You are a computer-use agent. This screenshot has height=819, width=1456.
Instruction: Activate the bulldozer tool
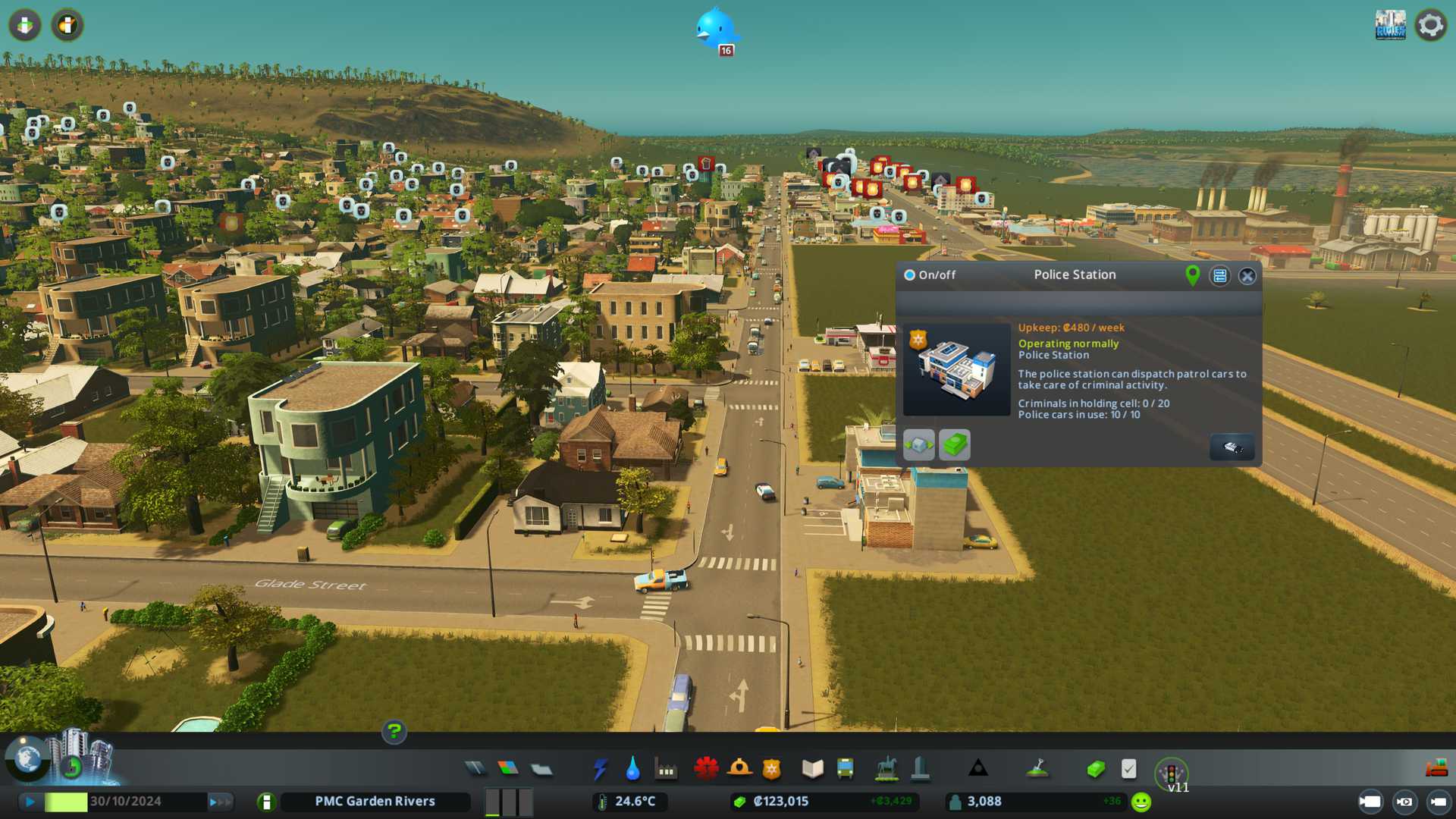click(x=1436, y=769)
